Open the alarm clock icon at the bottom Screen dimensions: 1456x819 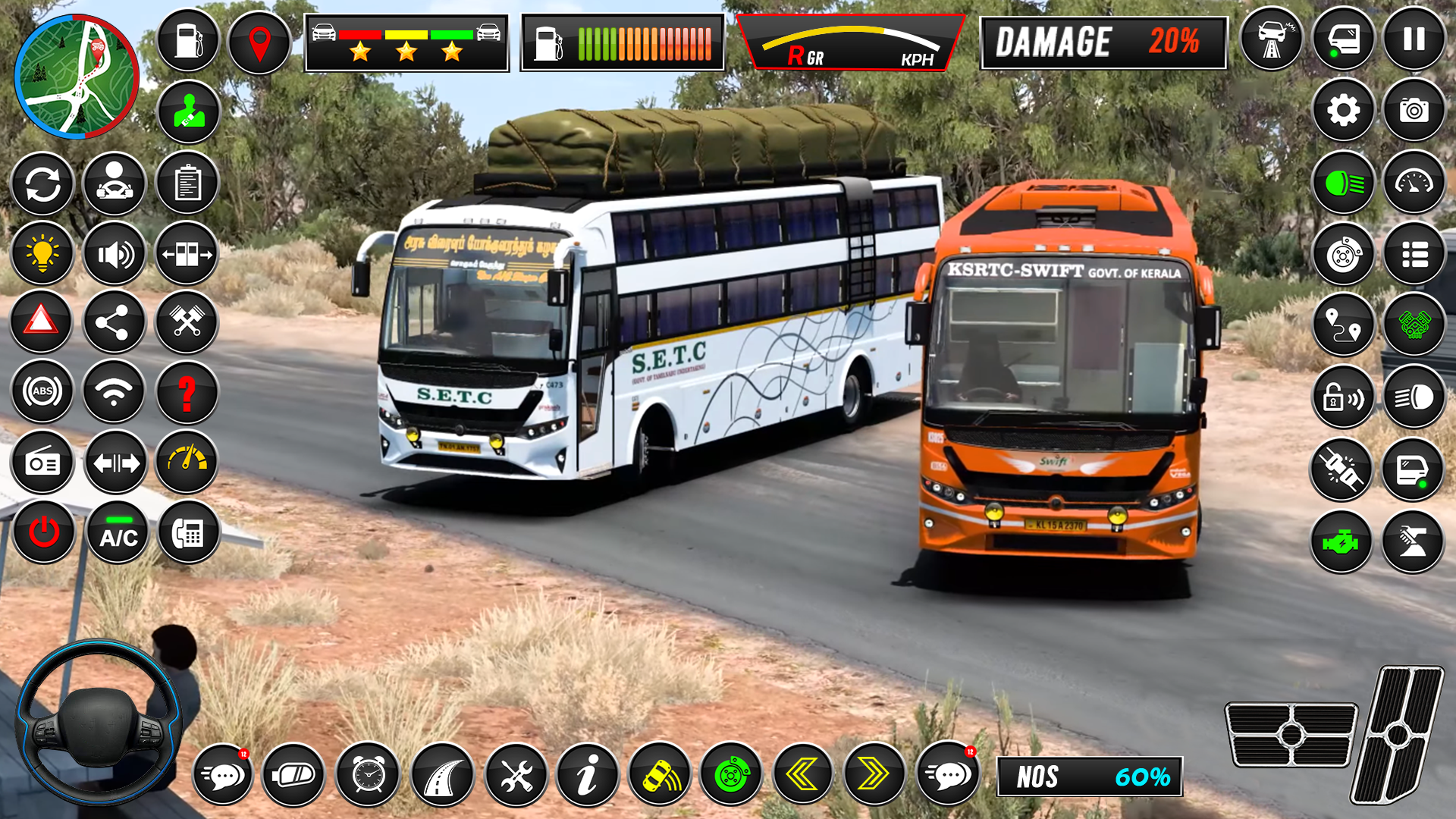368,775
